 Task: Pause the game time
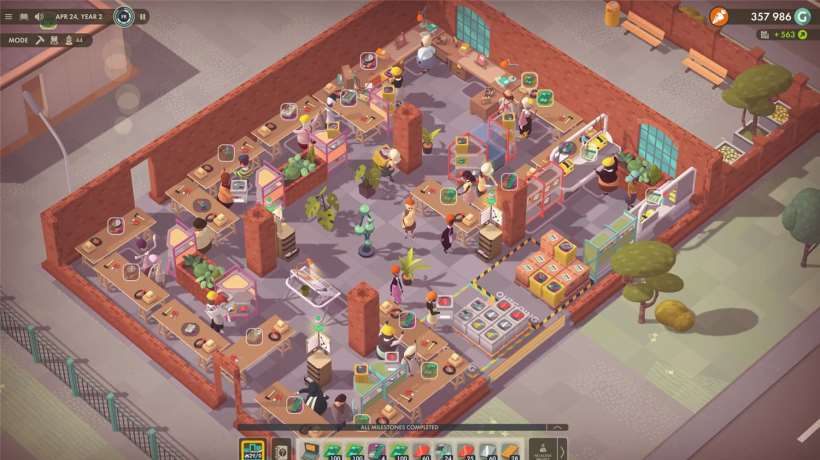pos(143,16)
